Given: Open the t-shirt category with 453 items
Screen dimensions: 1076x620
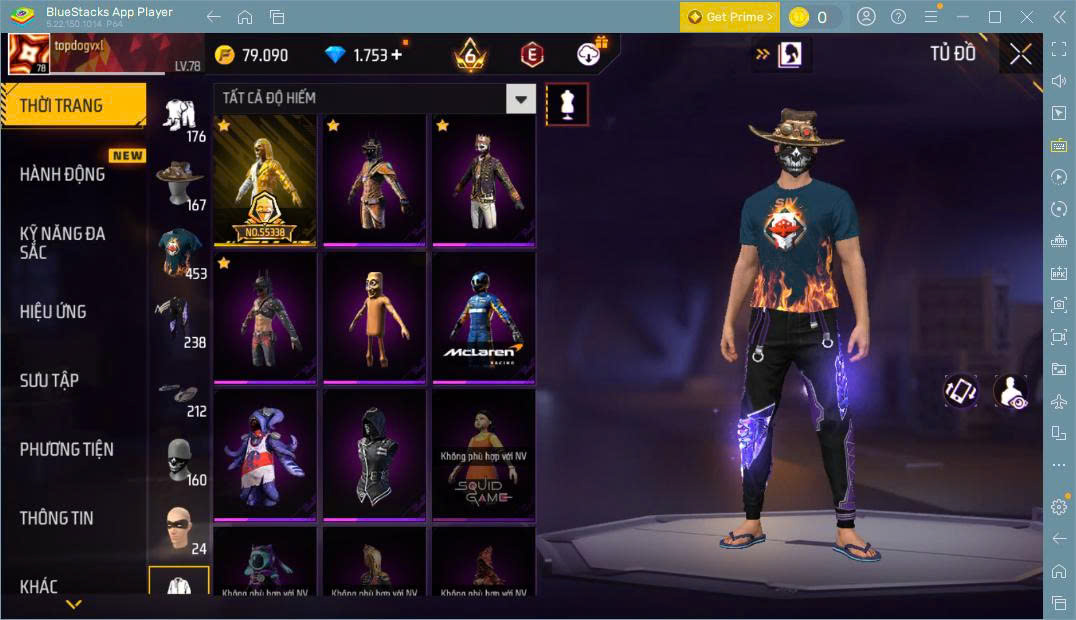Looking at the screenshot, I should (179, 251).
